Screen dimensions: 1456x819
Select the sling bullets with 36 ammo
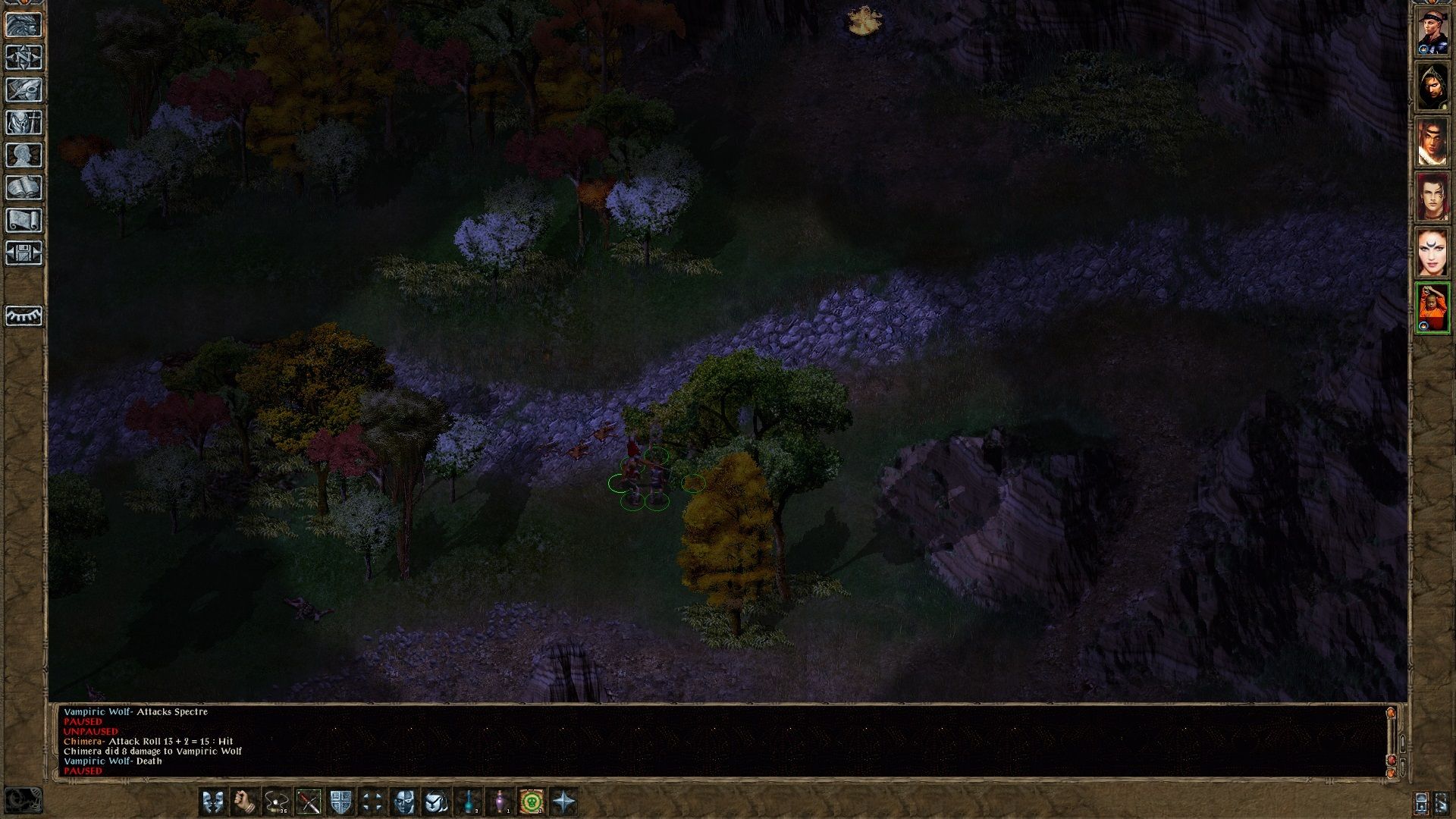pyautogui.click(x=277, y=802)
